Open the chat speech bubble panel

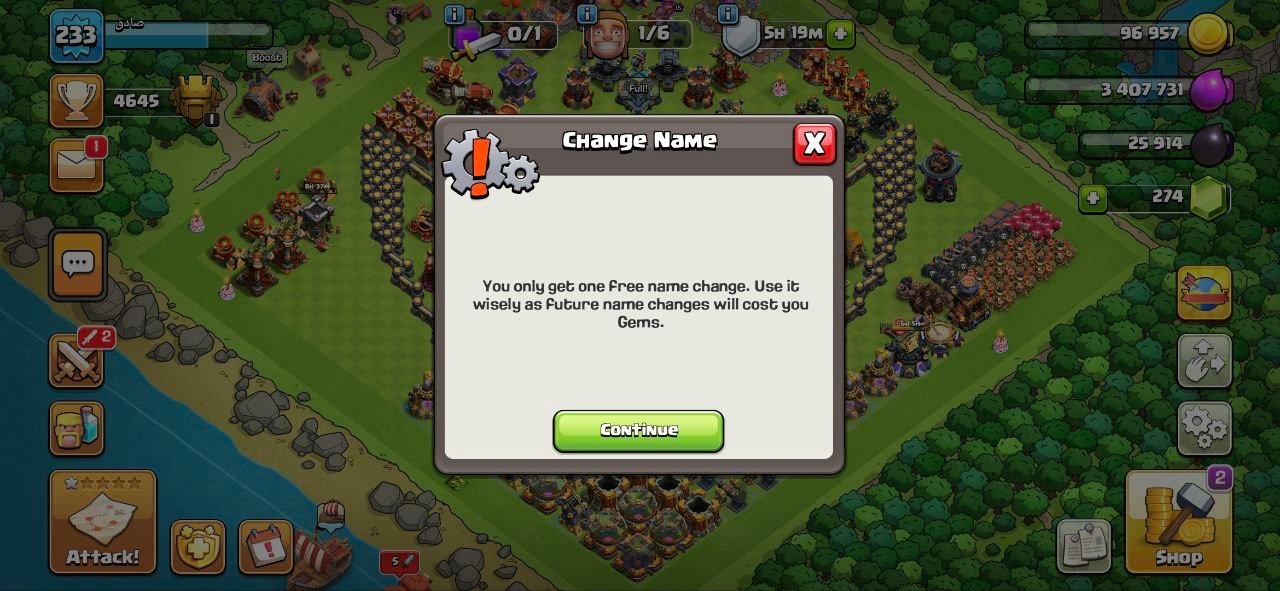[x=77, y=264]
